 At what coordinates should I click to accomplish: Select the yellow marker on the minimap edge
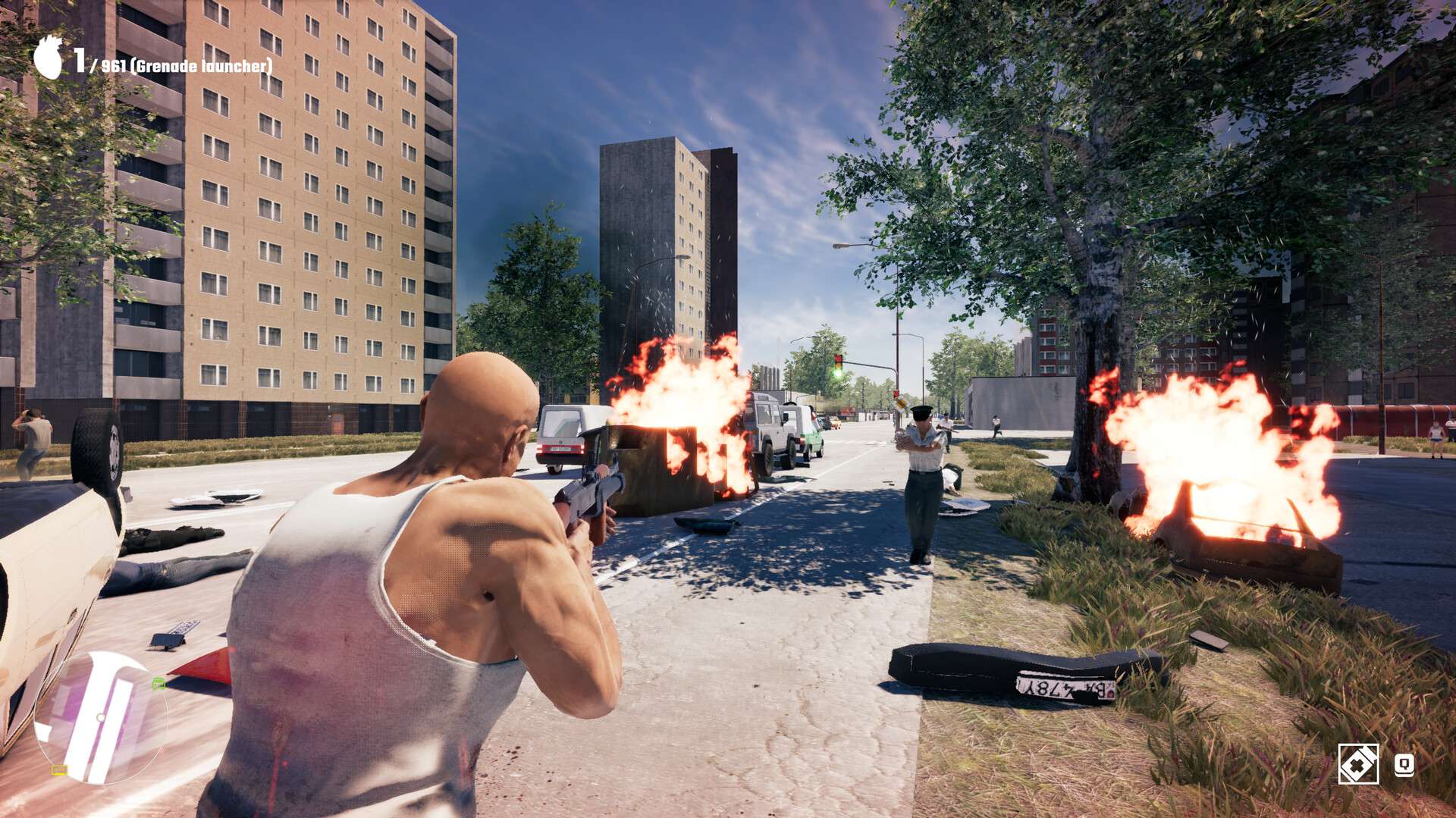point(59,770)
